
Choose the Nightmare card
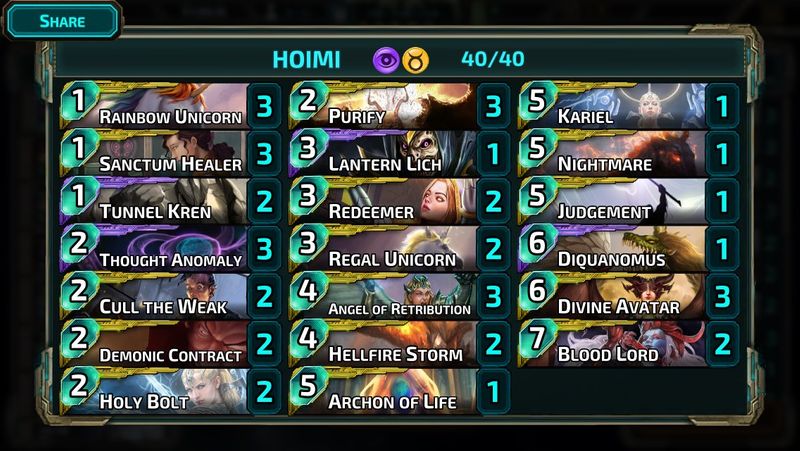pyautogui.click(x=620, y=154)
